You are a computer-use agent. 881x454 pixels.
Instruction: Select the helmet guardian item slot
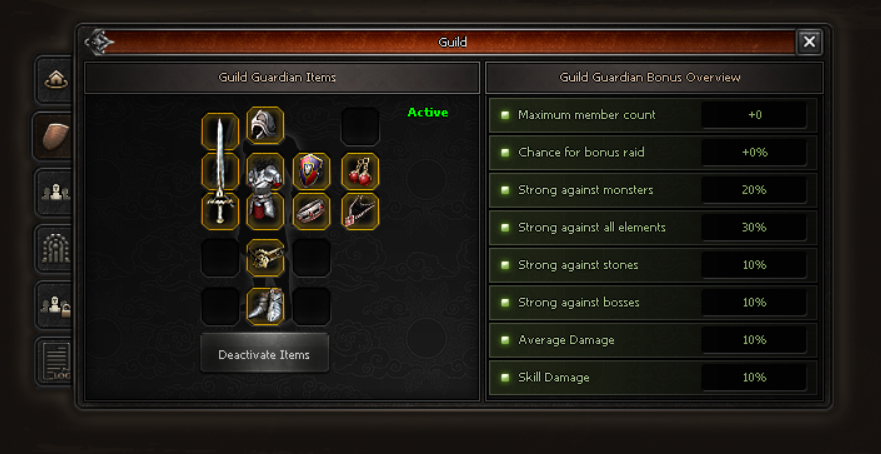coord(265,126)
